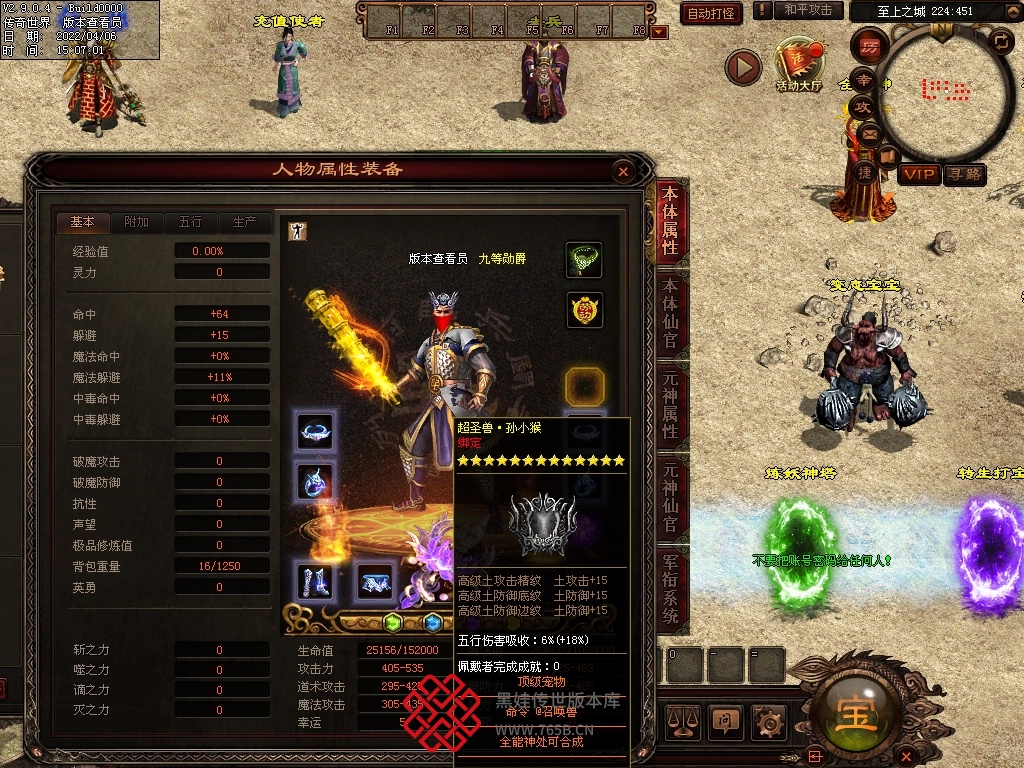Screen dimensions: 1024x768
Task: Open the VIP panel
Action: click(918, 175)
